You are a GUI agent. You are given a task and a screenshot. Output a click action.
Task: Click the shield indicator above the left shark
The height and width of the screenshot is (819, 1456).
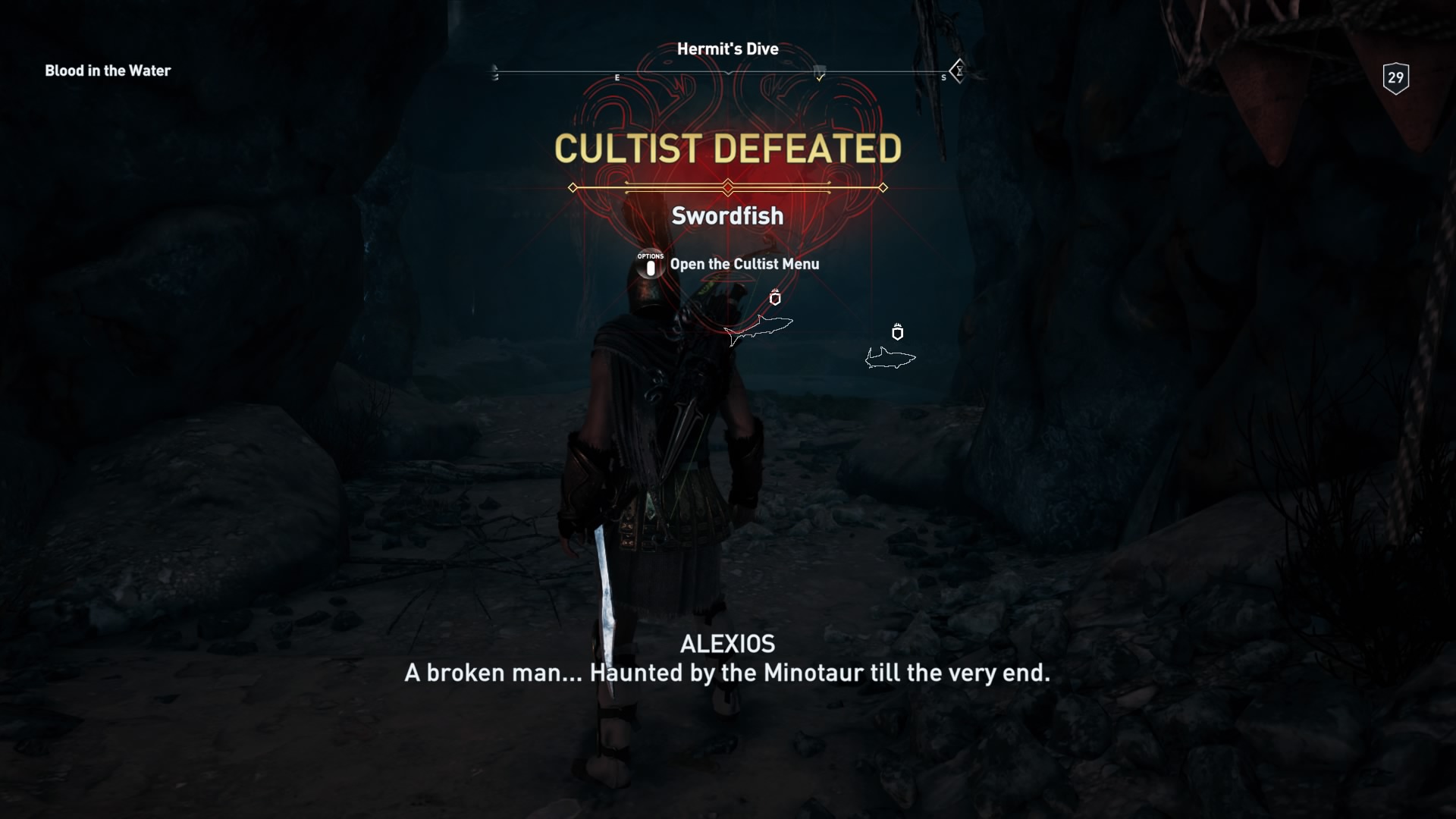tap(774, 299)
